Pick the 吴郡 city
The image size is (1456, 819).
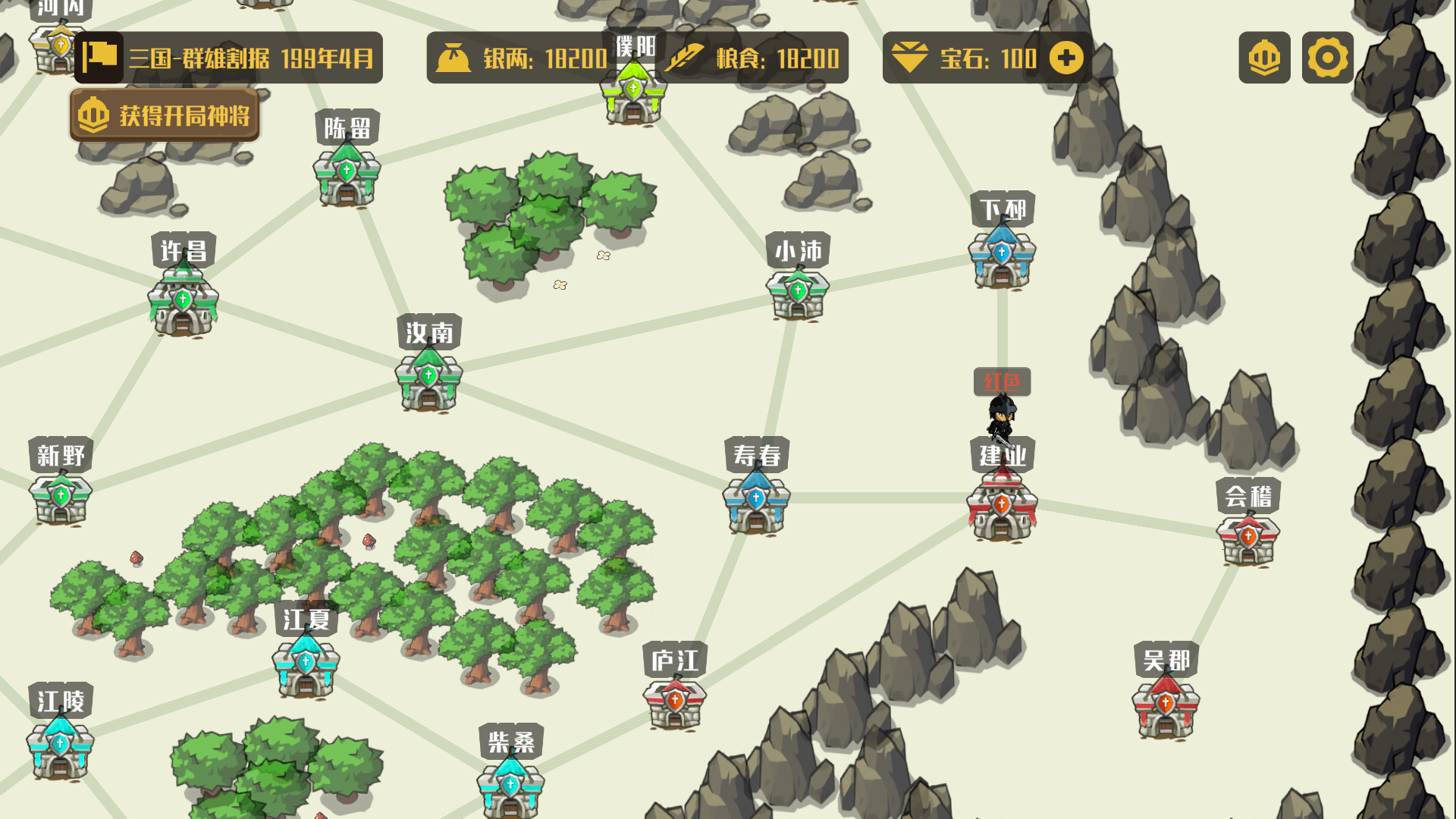1166,705
